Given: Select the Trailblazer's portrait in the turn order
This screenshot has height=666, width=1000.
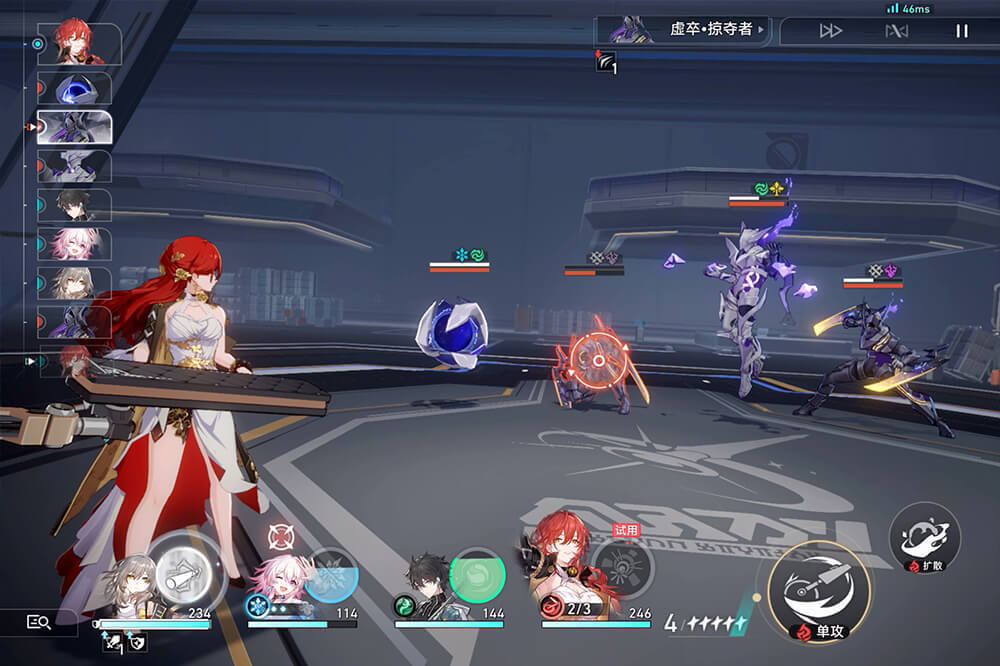Looking at the screenshot, I should click(x=75, y=283).
